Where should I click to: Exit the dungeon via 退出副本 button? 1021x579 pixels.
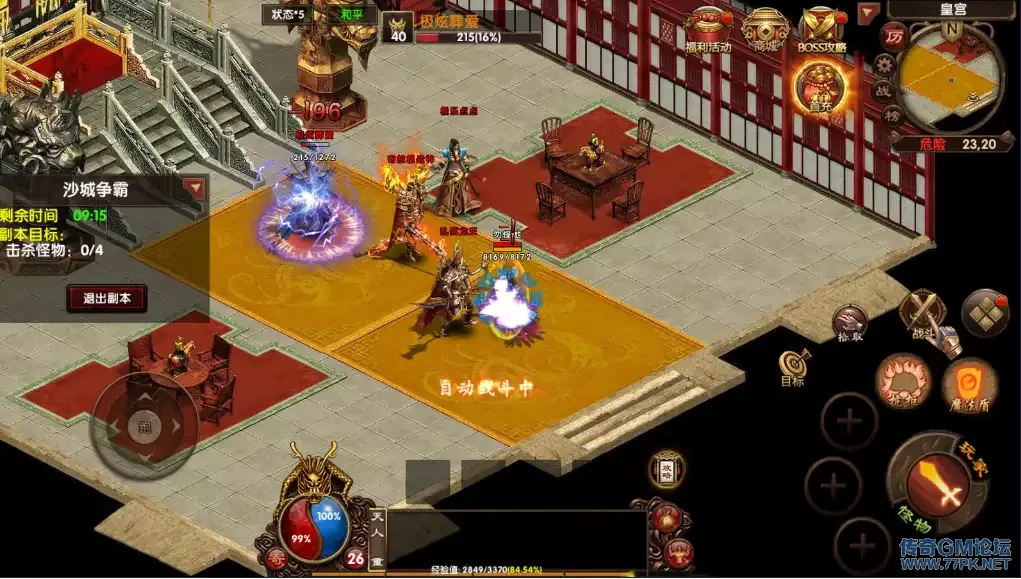tap(107, 297)
